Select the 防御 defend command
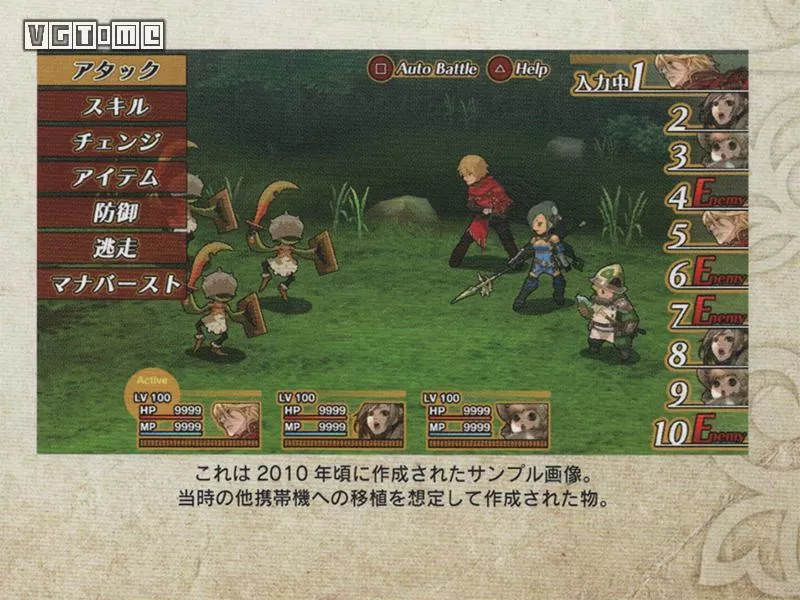Screen dimensions: 800x600 coord(112,212)
